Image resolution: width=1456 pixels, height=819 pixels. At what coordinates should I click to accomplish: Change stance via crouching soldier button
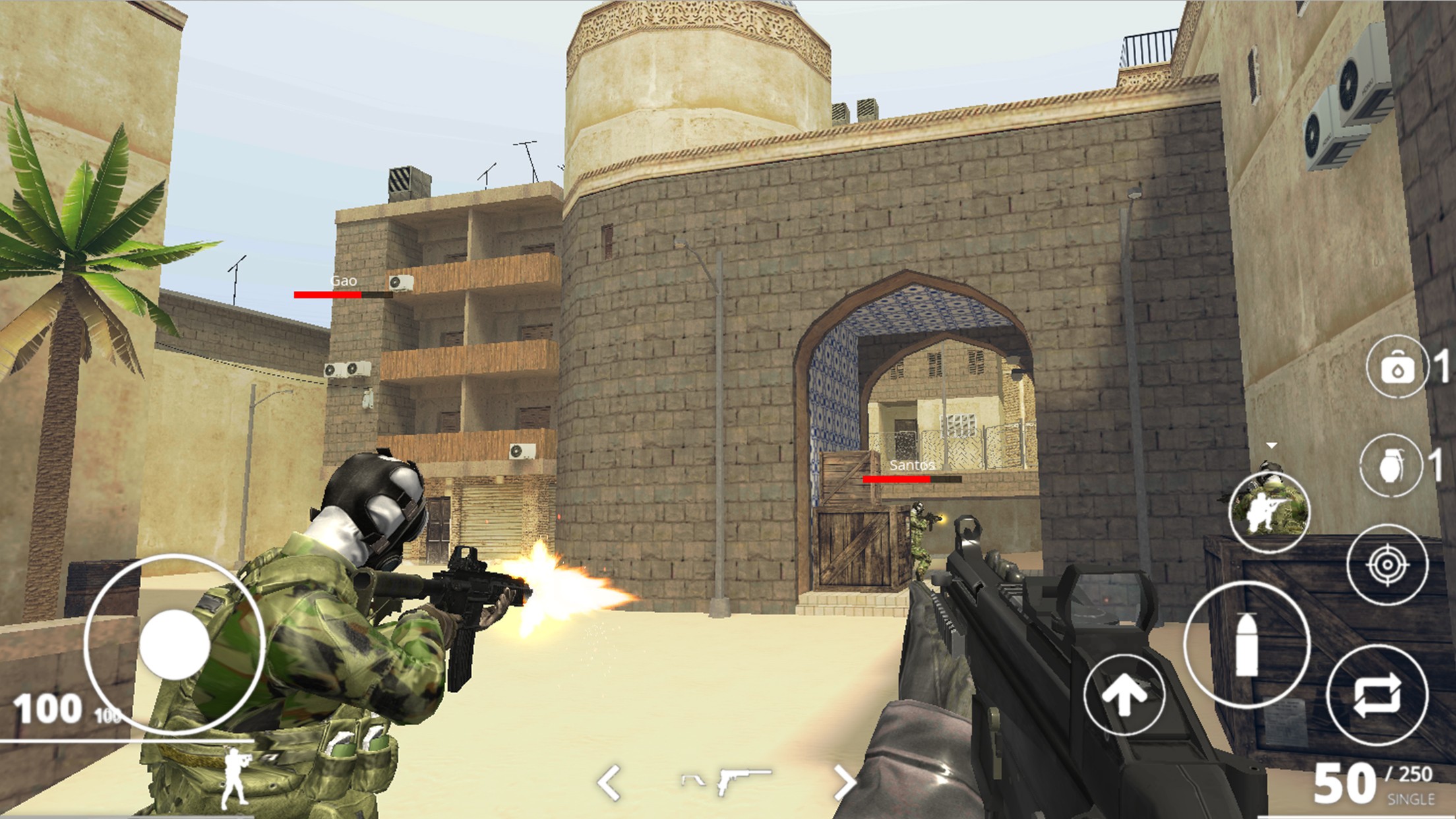pyautogui.click(x=1269, y=512)
